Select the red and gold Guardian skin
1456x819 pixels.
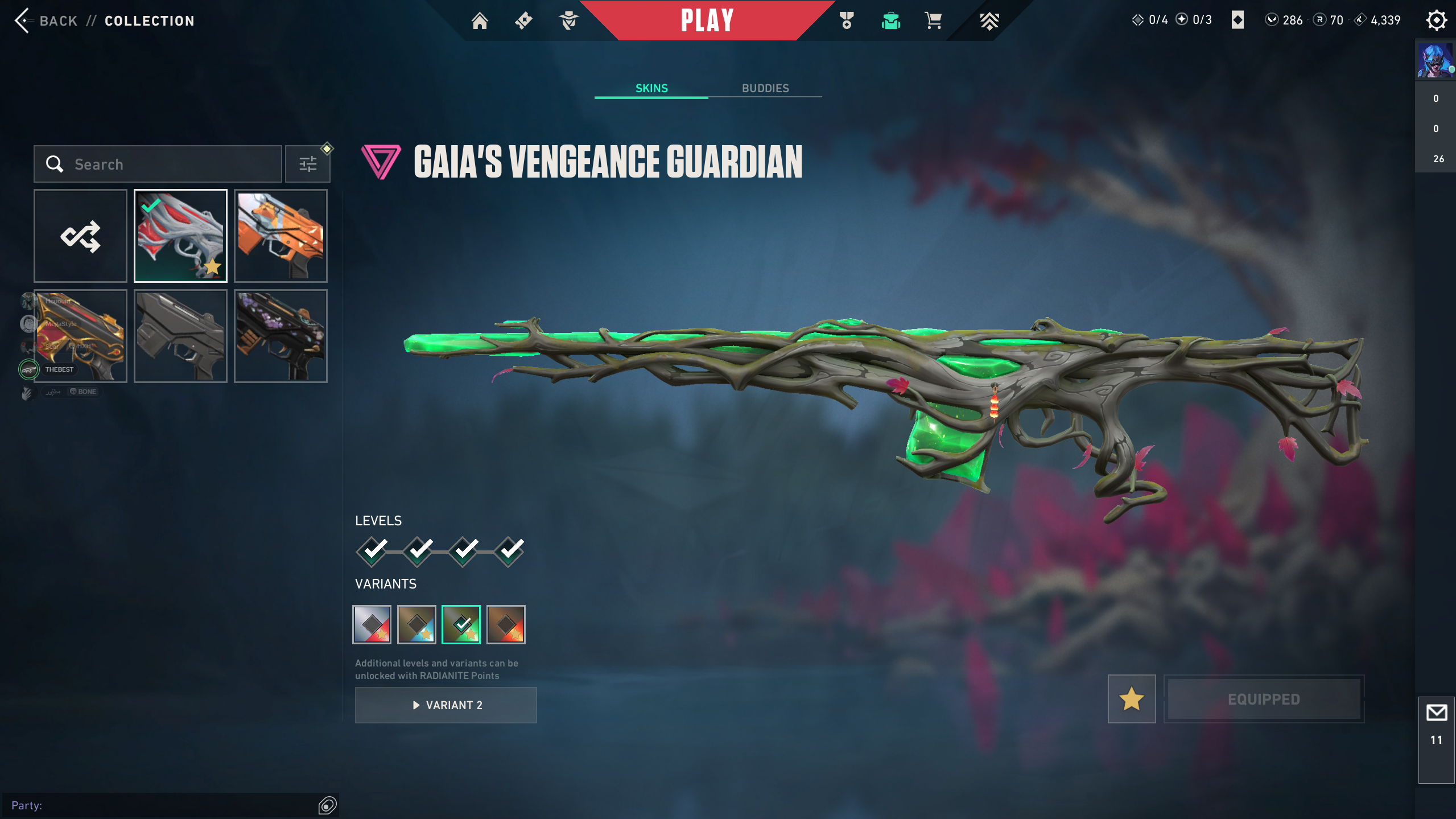[80, 336]
